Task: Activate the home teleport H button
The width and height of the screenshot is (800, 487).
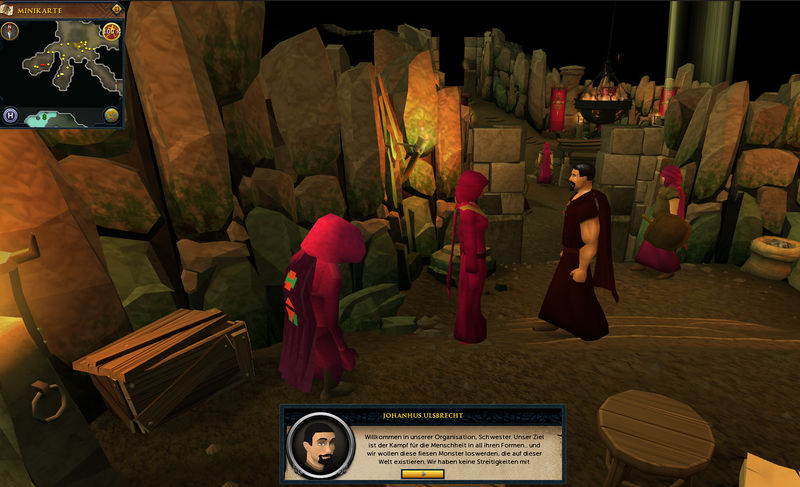Action: click(10, 115)
